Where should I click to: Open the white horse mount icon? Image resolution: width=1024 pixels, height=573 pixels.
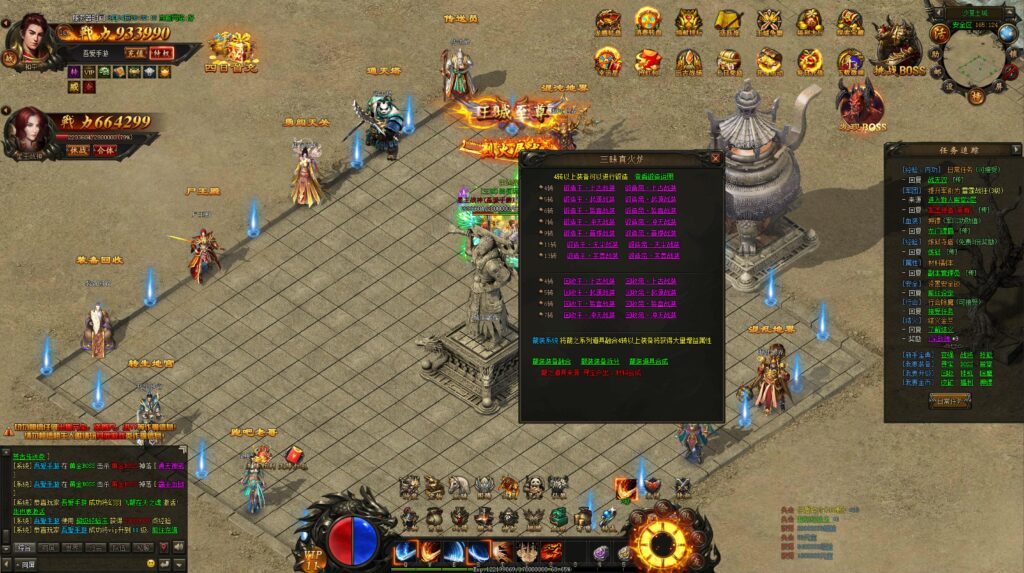point(458,487)
